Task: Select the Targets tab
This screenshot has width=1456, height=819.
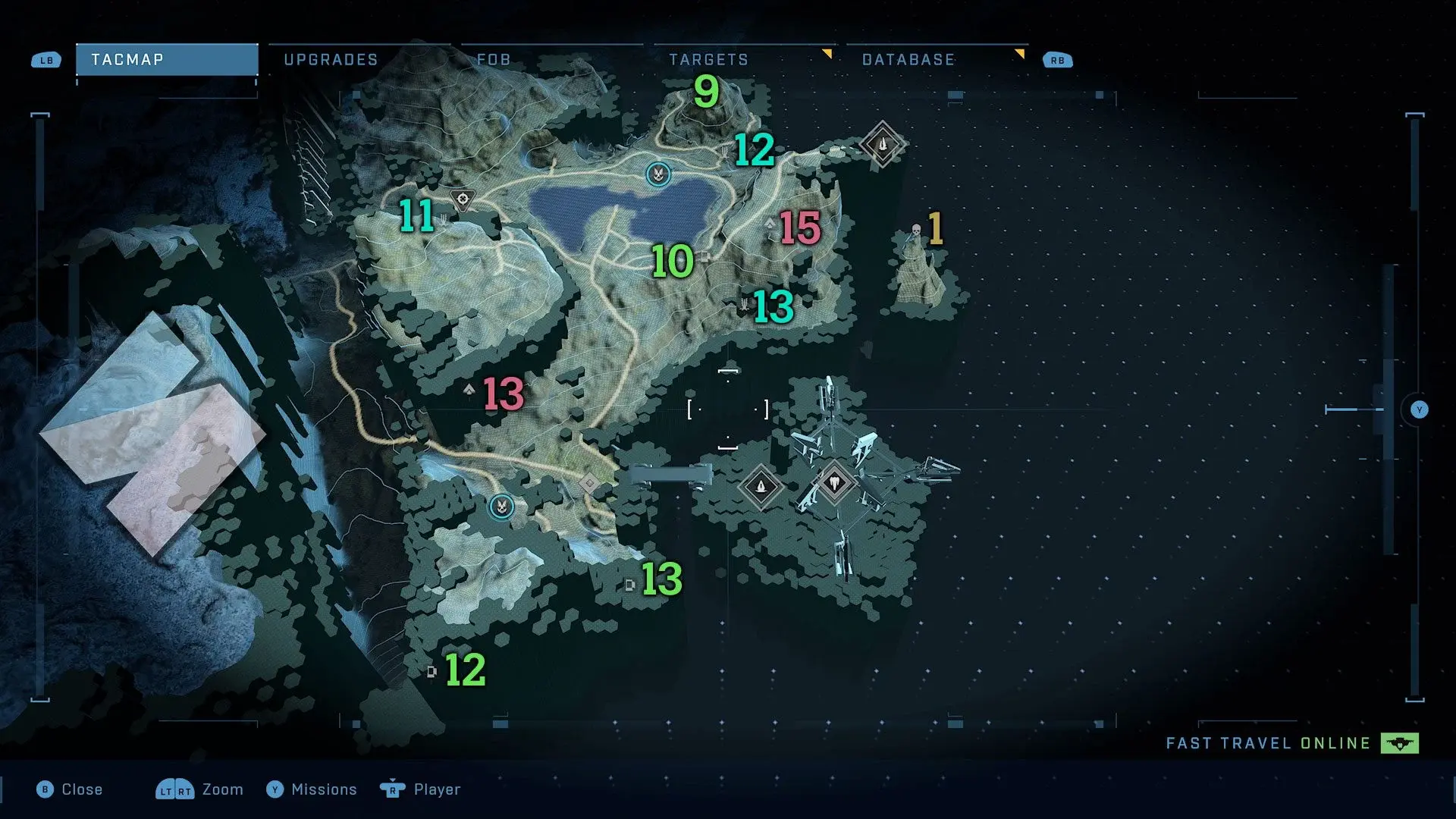Action: pyautogui.click(x=708, y=60)
